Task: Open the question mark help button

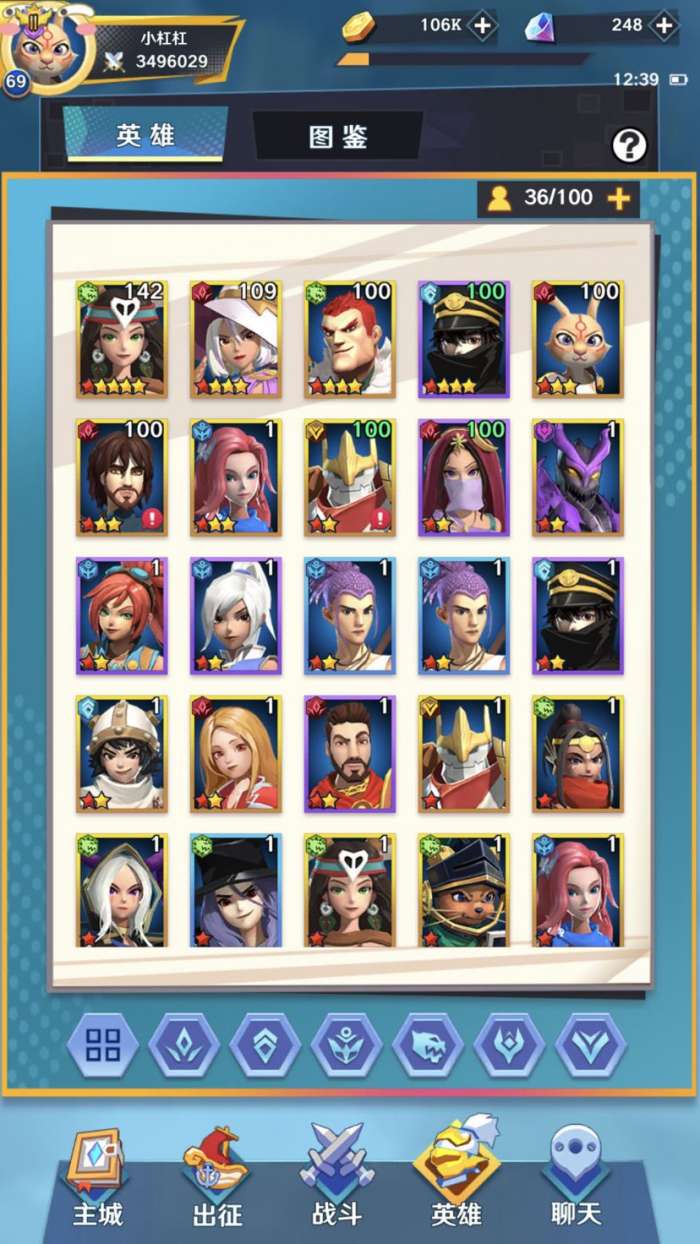Action: [629, 146]
